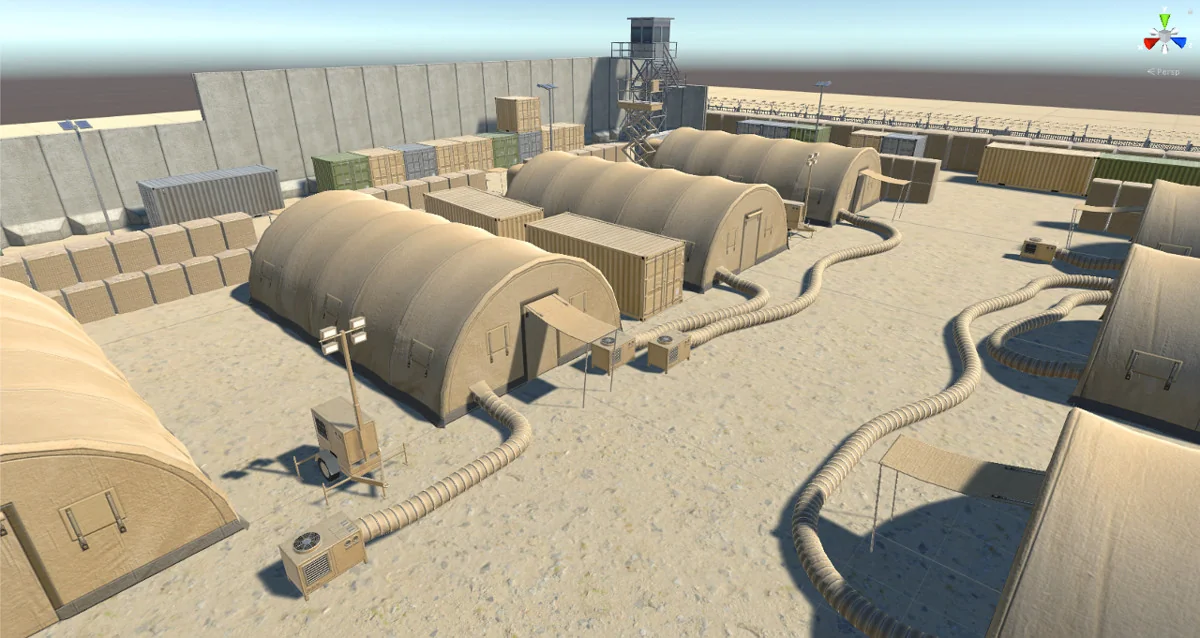Toggle the Persp projection label

pyautogui.click(x=1166, y=72)
